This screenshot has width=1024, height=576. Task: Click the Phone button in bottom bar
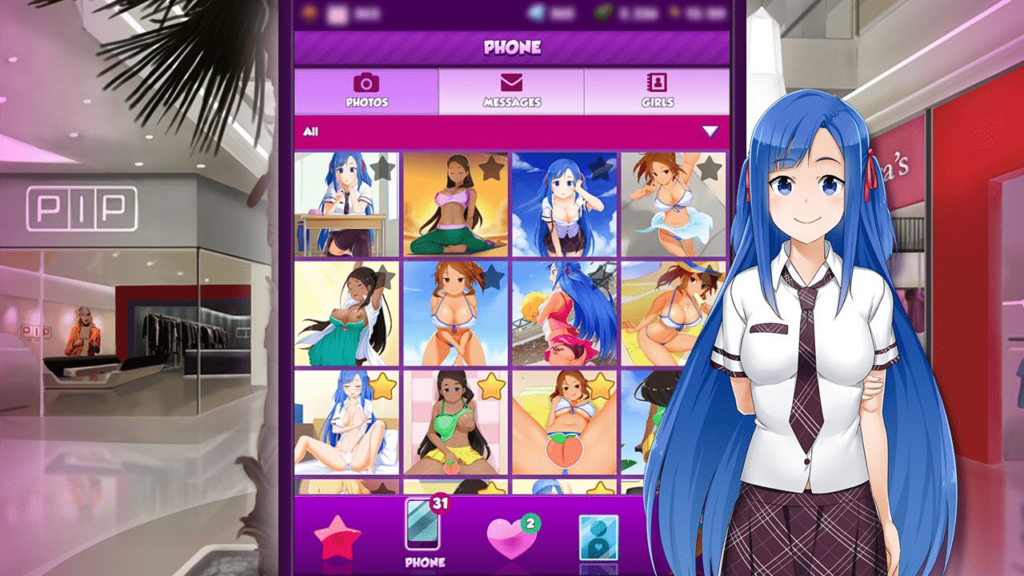424,531
